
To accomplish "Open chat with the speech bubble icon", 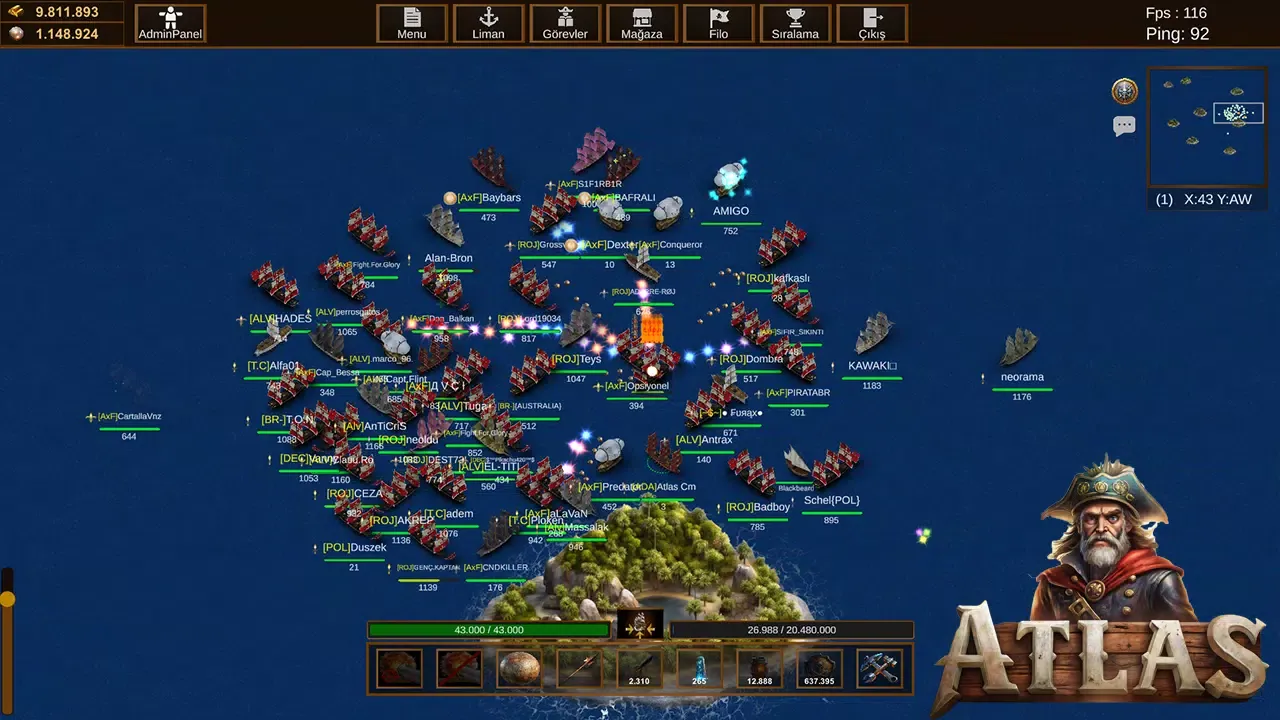I will [1124, 124].
